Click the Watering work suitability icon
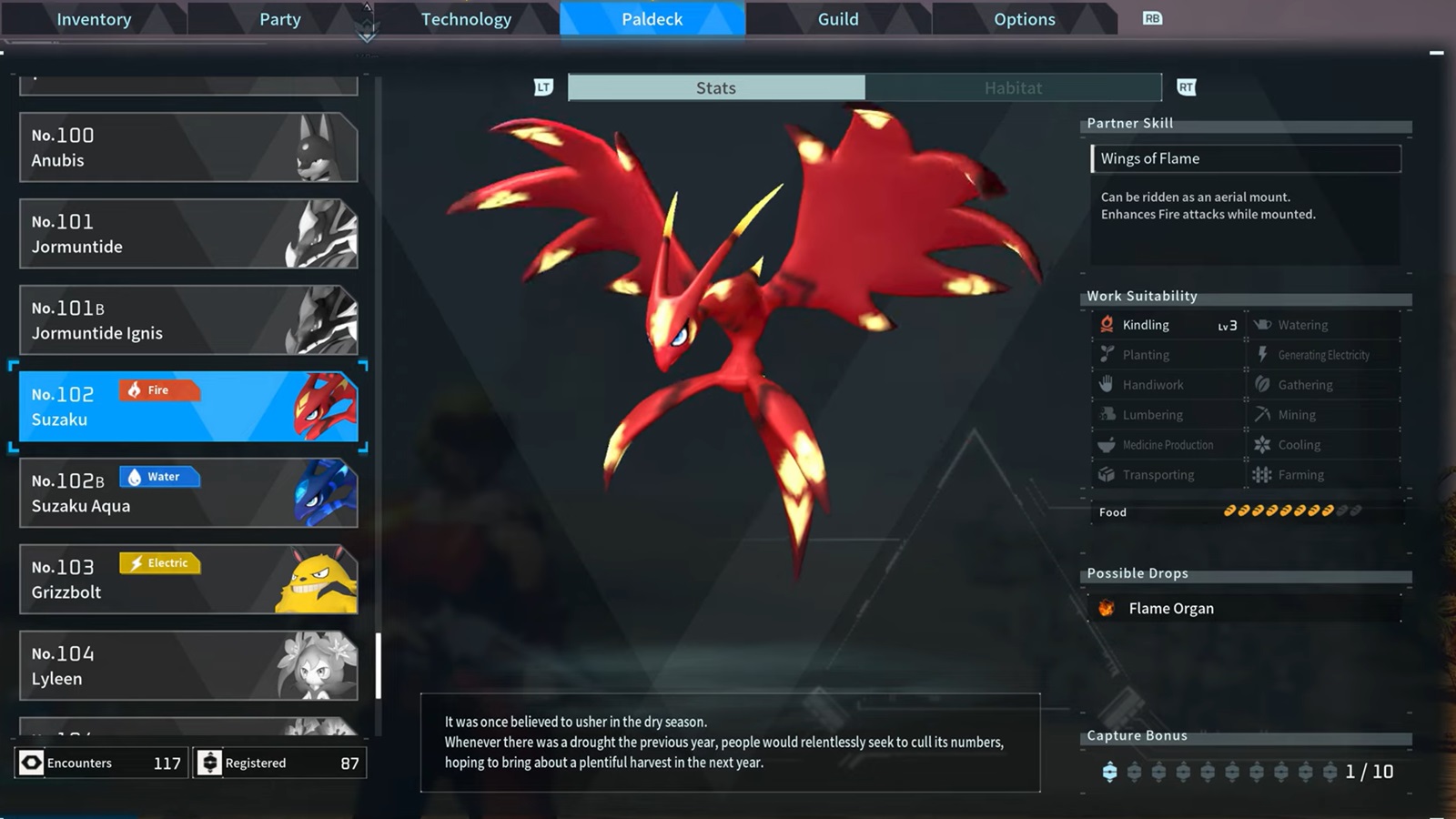 click(1264, 324)
